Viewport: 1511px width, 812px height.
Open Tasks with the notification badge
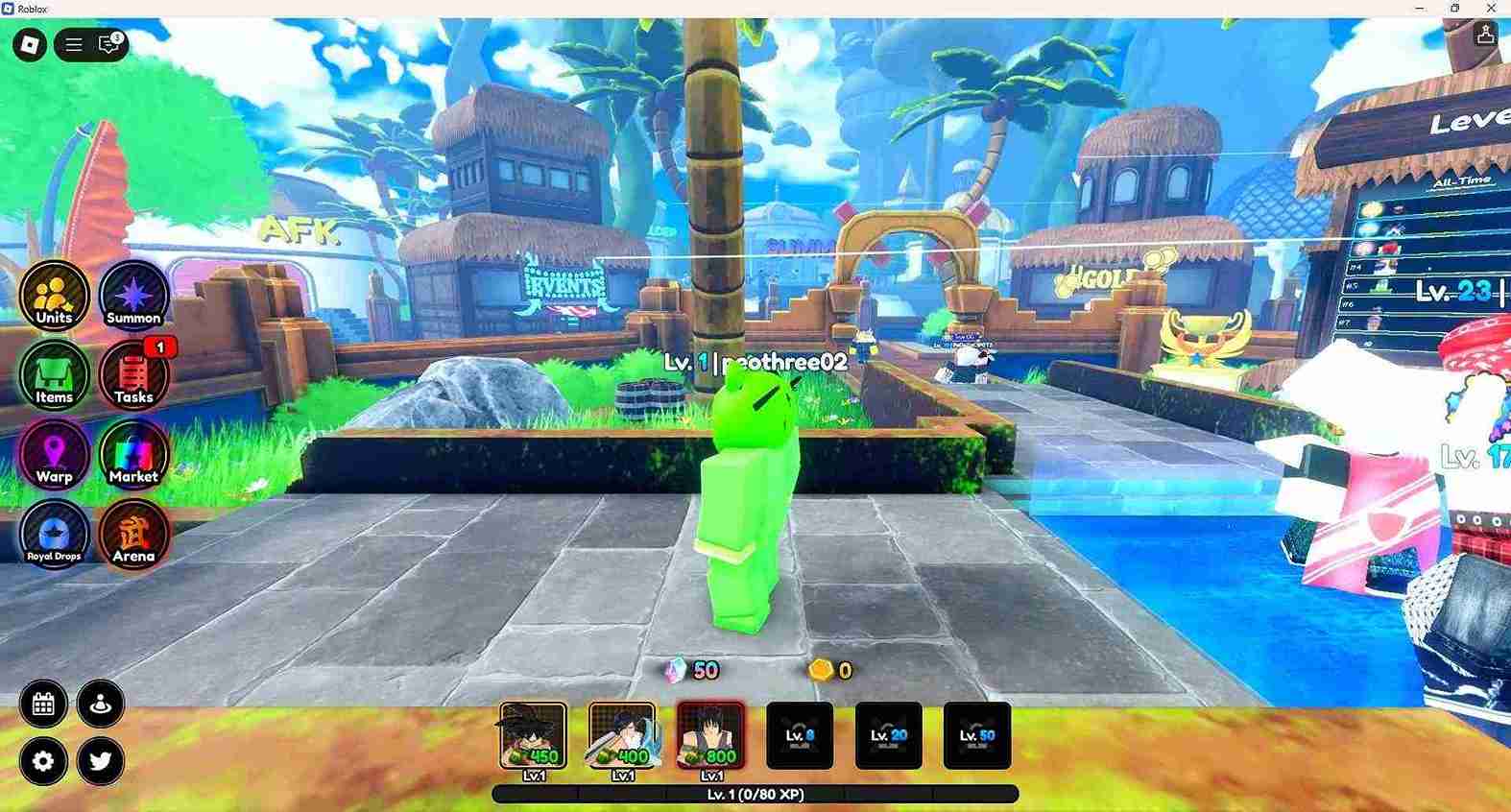[133, 376]
